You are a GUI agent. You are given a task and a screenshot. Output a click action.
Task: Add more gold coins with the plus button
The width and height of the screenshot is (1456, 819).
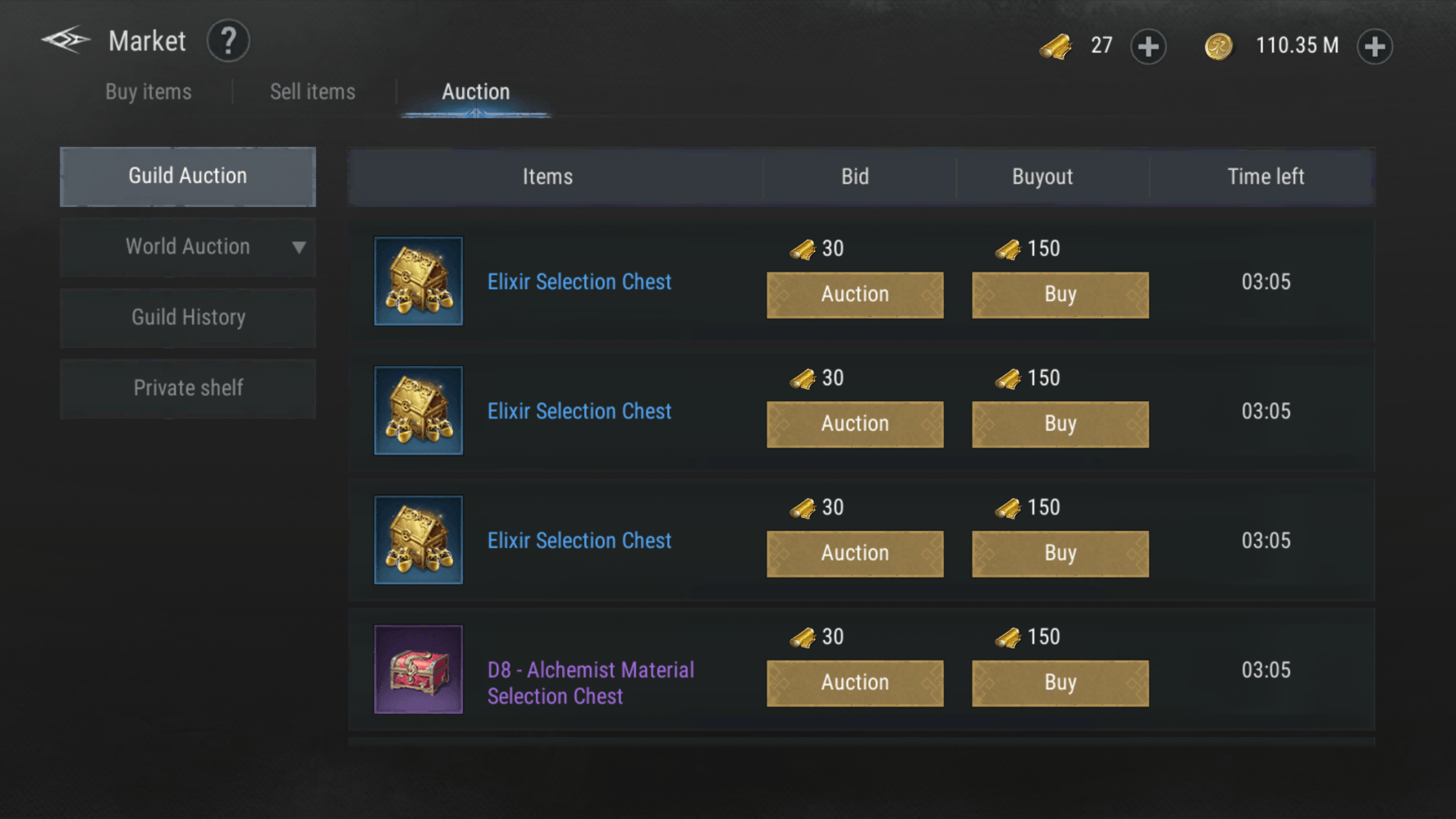1375,47
